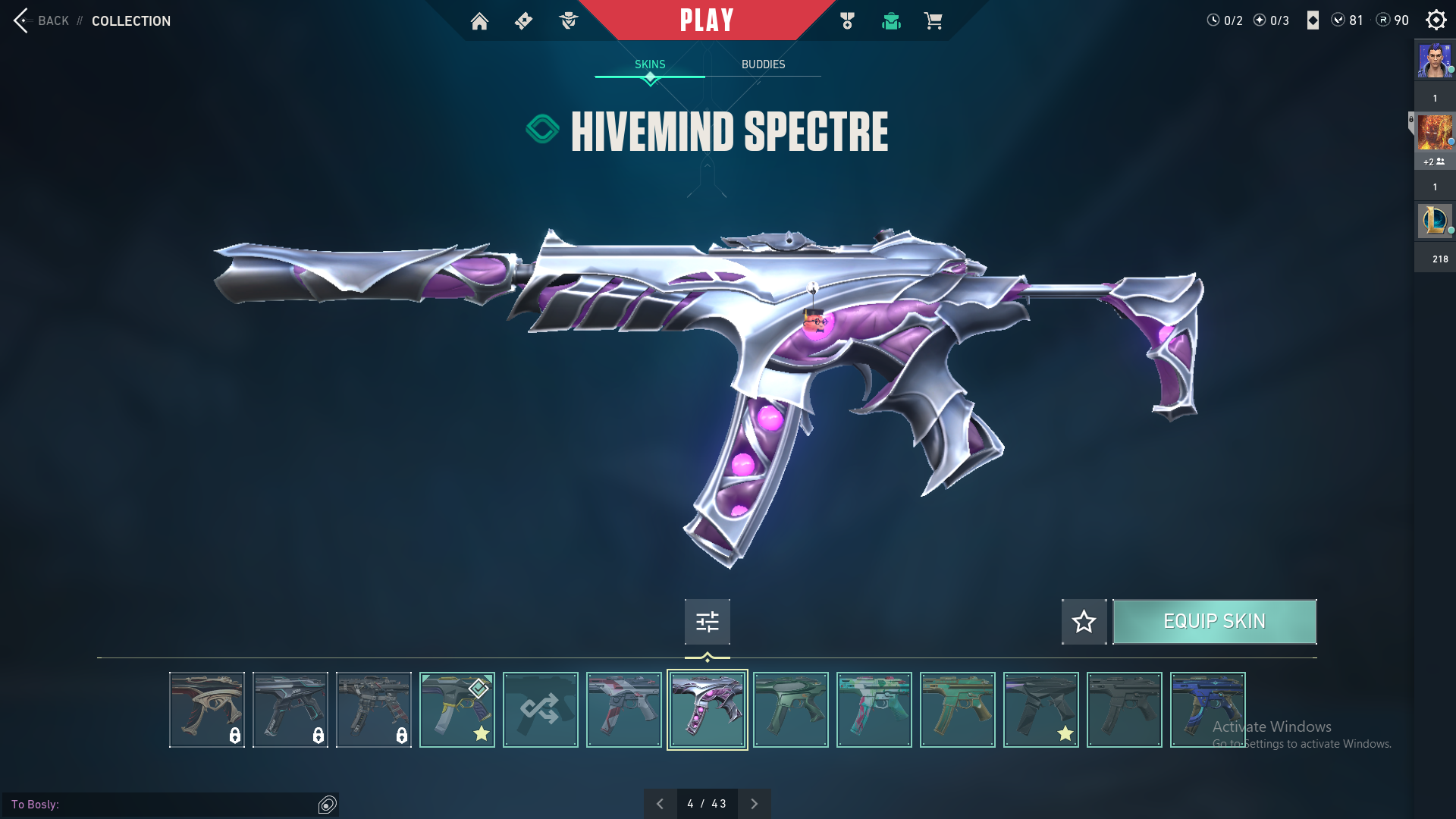This screenshot has width=1456, height=819.
Task: Select the blue Spectre skin thumbnail
Action: (1207, 710)
